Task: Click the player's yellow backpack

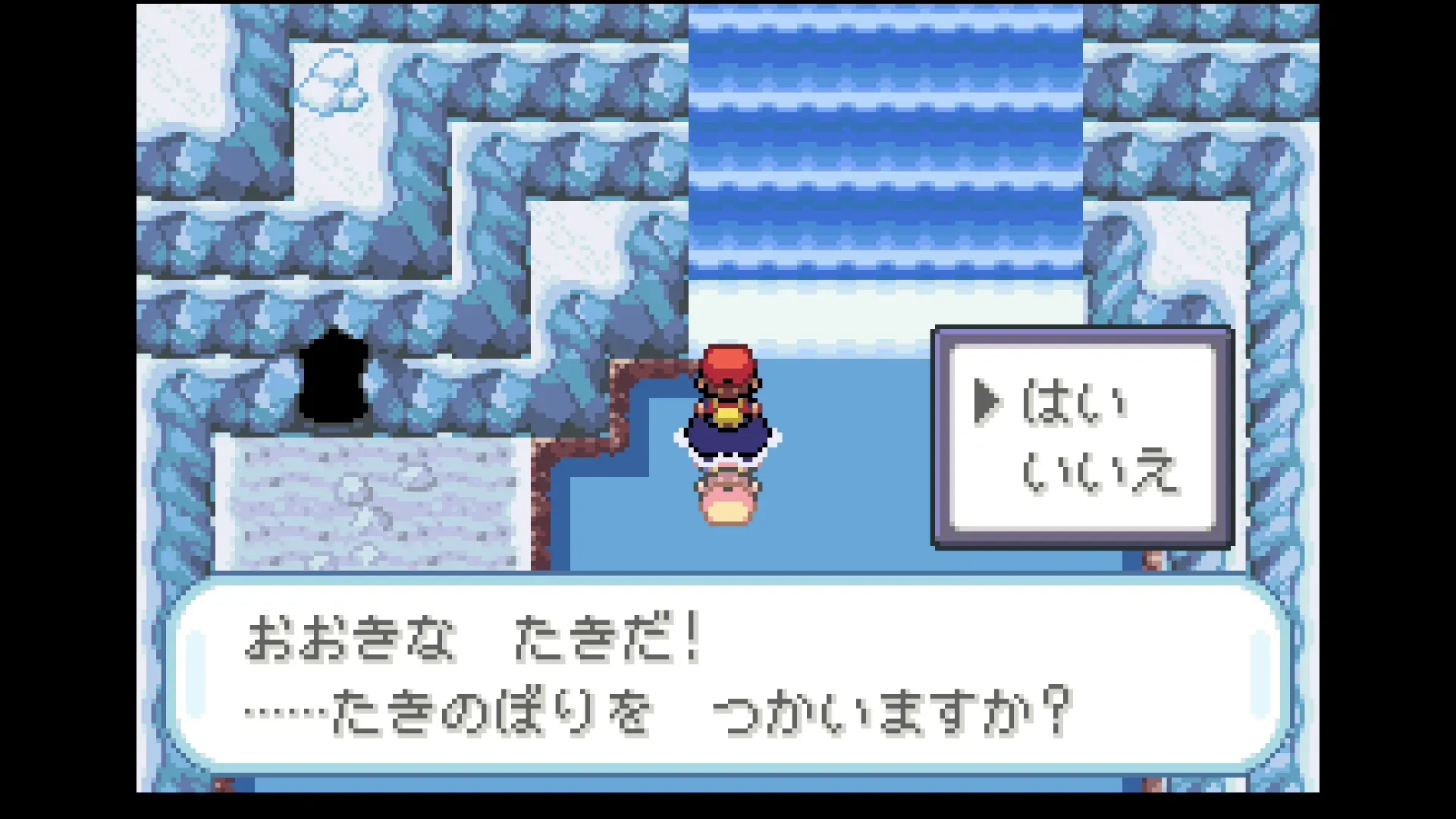Action: [726, 415]
